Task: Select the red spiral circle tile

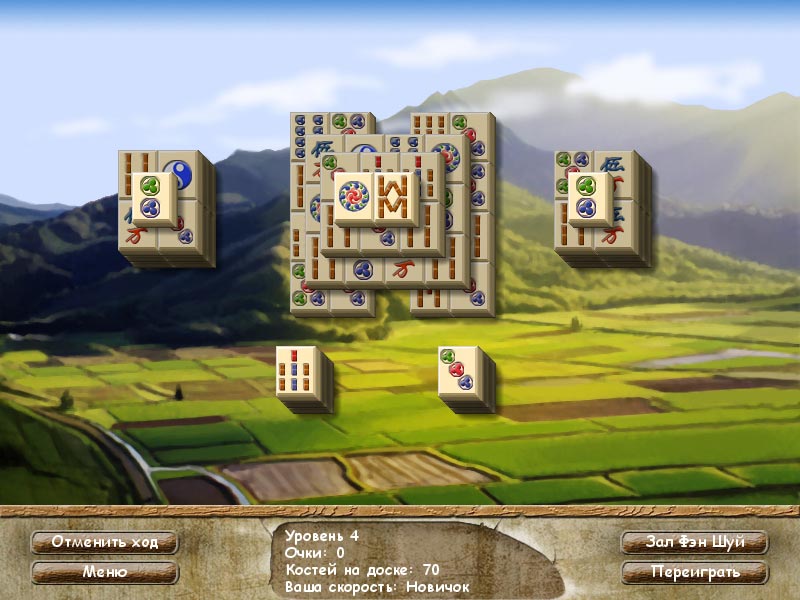Action: 353,196
